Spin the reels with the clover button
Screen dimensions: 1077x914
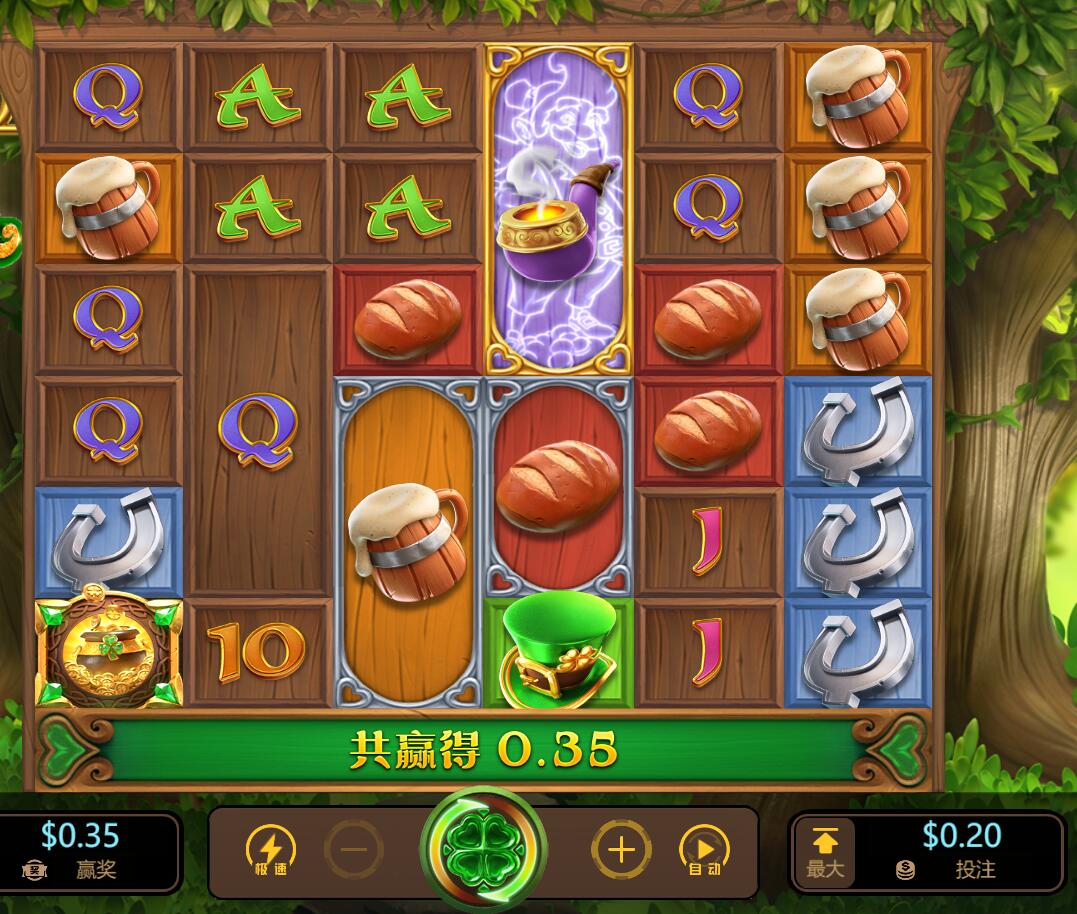coord(484,850)
